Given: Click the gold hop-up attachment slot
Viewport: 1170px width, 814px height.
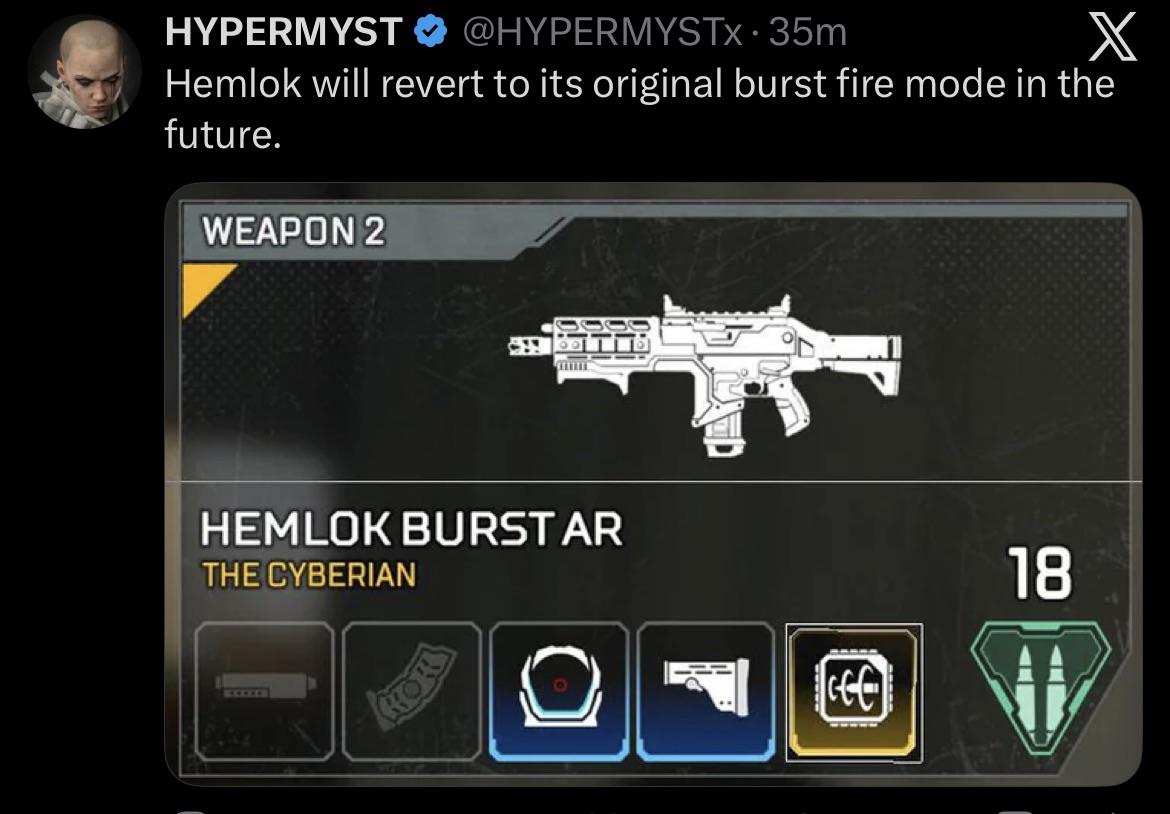Looking at the screenshot, I should (x=853, y=691).
